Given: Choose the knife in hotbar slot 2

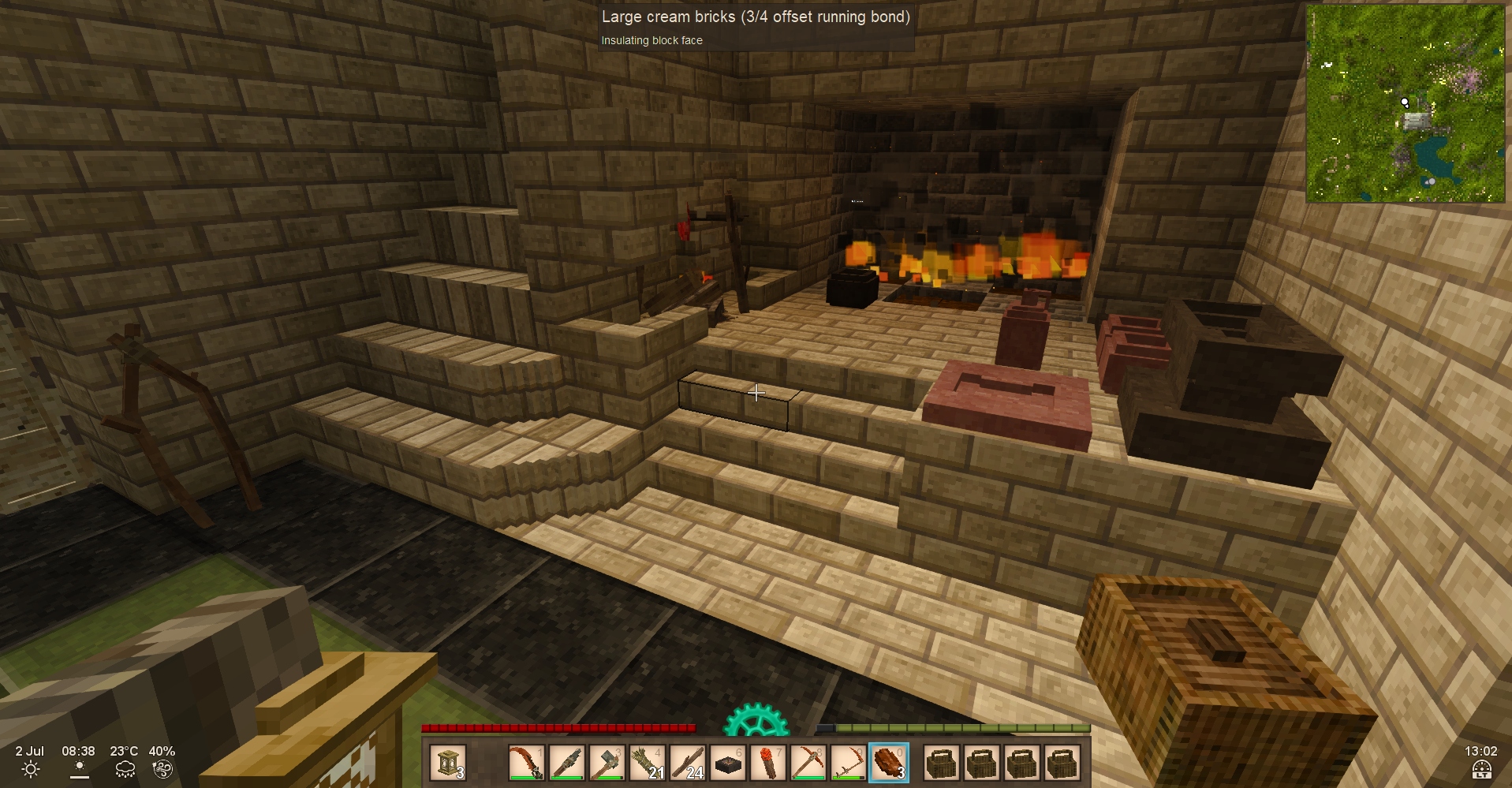Looking at the screenshot, I should point(567,763).
